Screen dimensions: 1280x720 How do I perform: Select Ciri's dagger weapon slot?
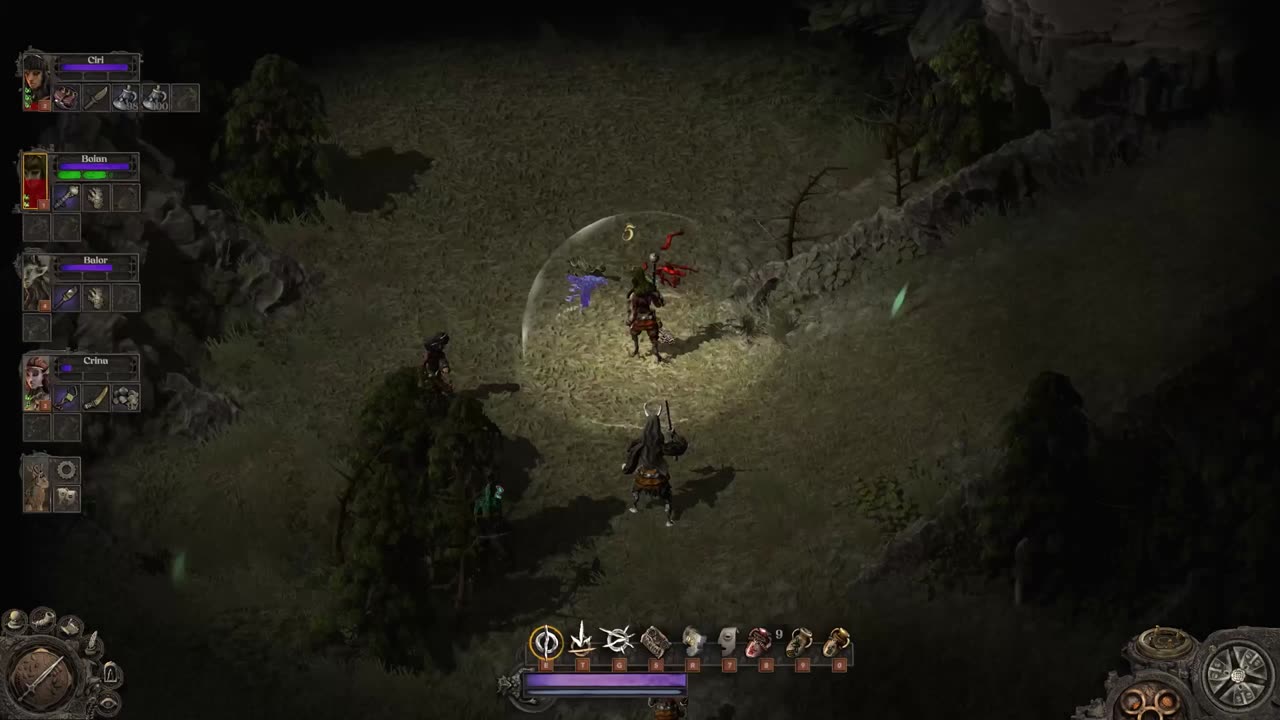(96, 98)
